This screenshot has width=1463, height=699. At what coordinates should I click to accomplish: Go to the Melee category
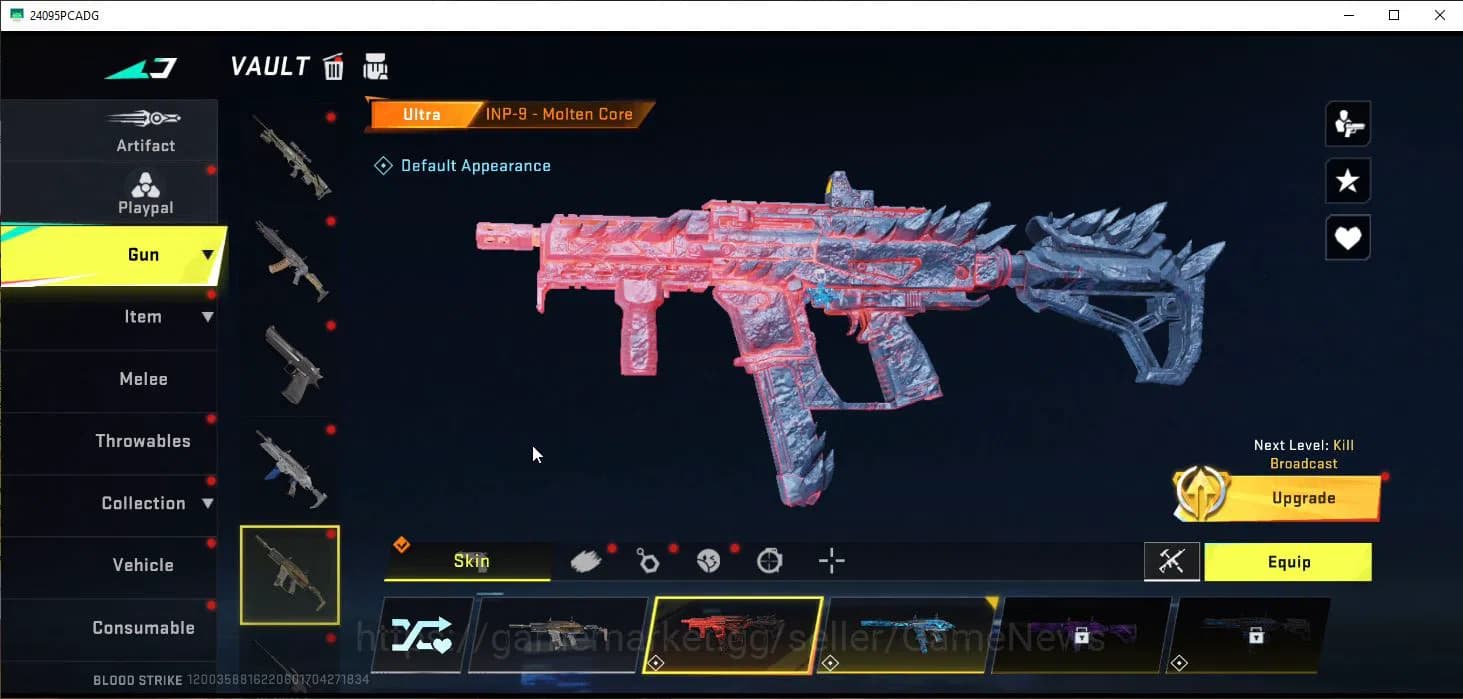point(143,379)
